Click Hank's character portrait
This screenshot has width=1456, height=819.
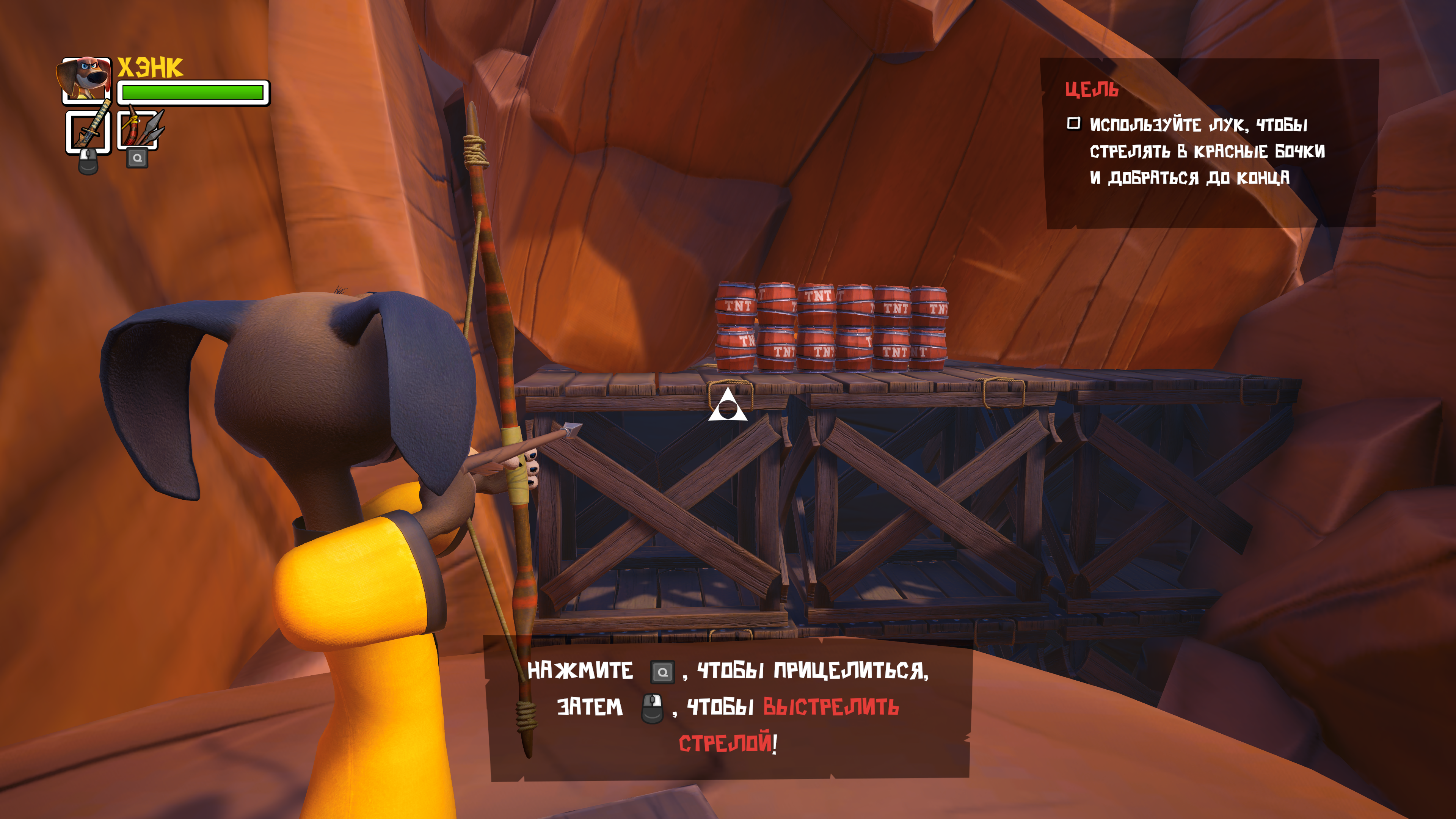coord(85,79)
